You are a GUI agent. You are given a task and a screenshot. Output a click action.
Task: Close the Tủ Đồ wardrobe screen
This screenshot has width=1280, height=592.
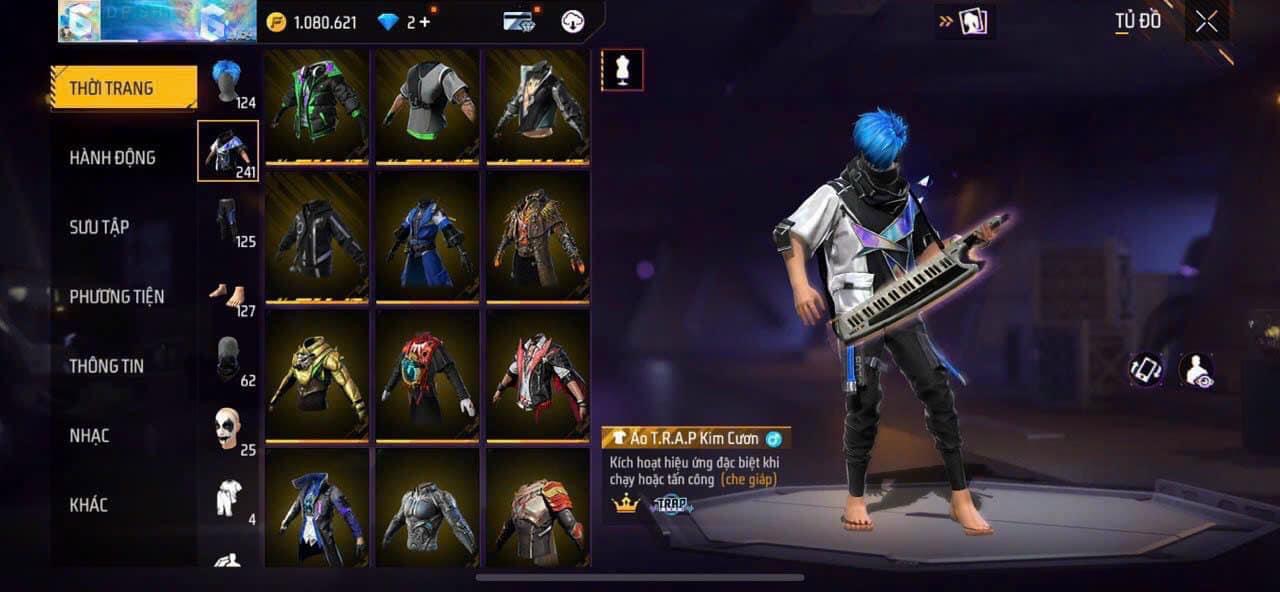[1207, 21]
